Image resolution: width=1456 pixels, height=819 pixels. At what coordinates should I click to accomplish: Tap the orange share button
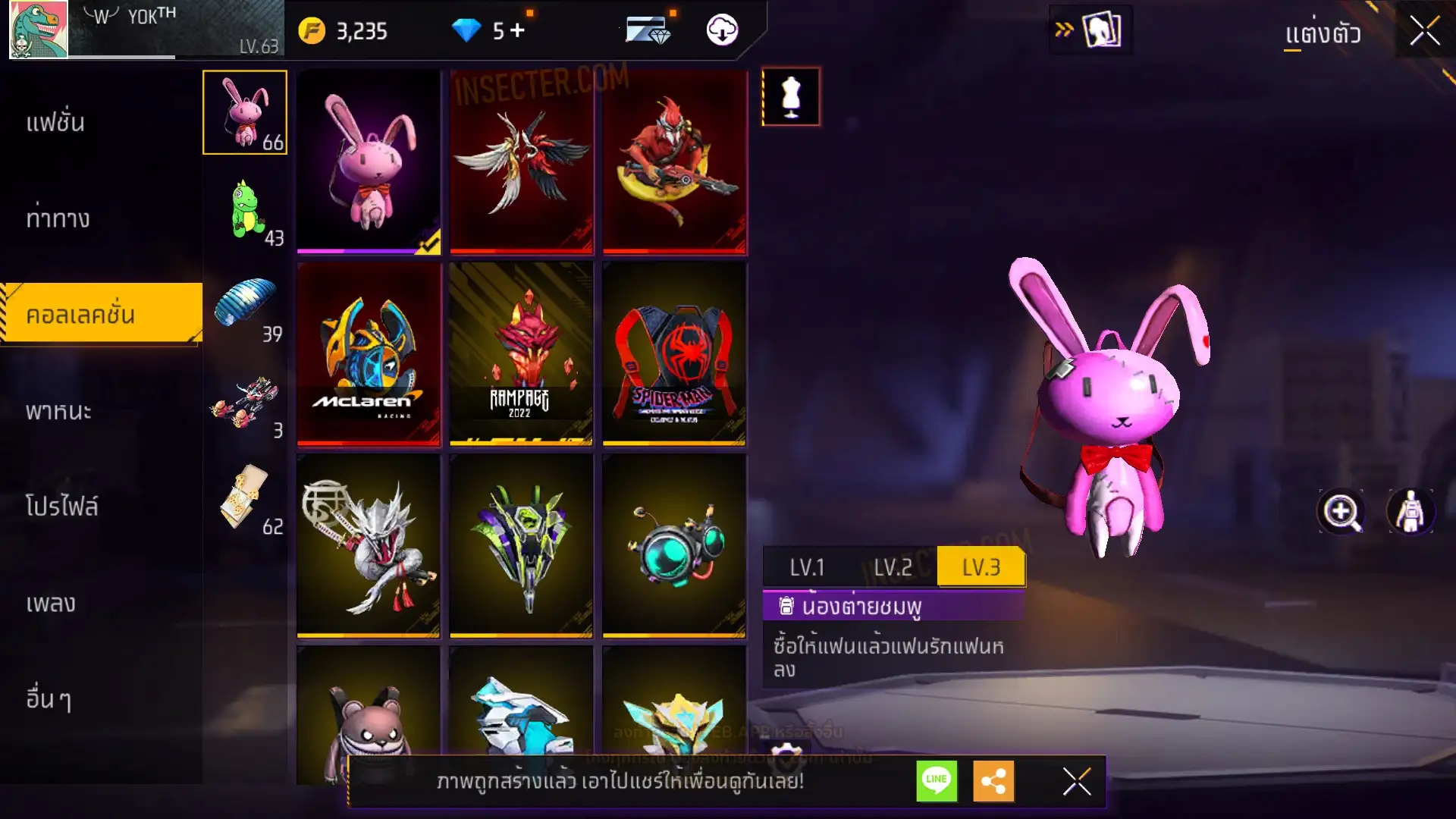click(x=993, y=780)
